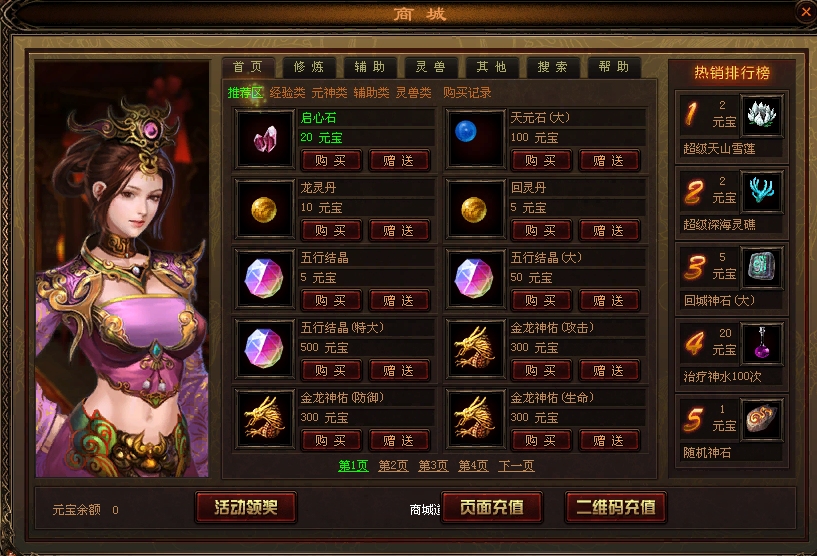This screenshot has height=556, width=817.
Task: Go to shop page 第2页
Action: (x=393, y=466)
